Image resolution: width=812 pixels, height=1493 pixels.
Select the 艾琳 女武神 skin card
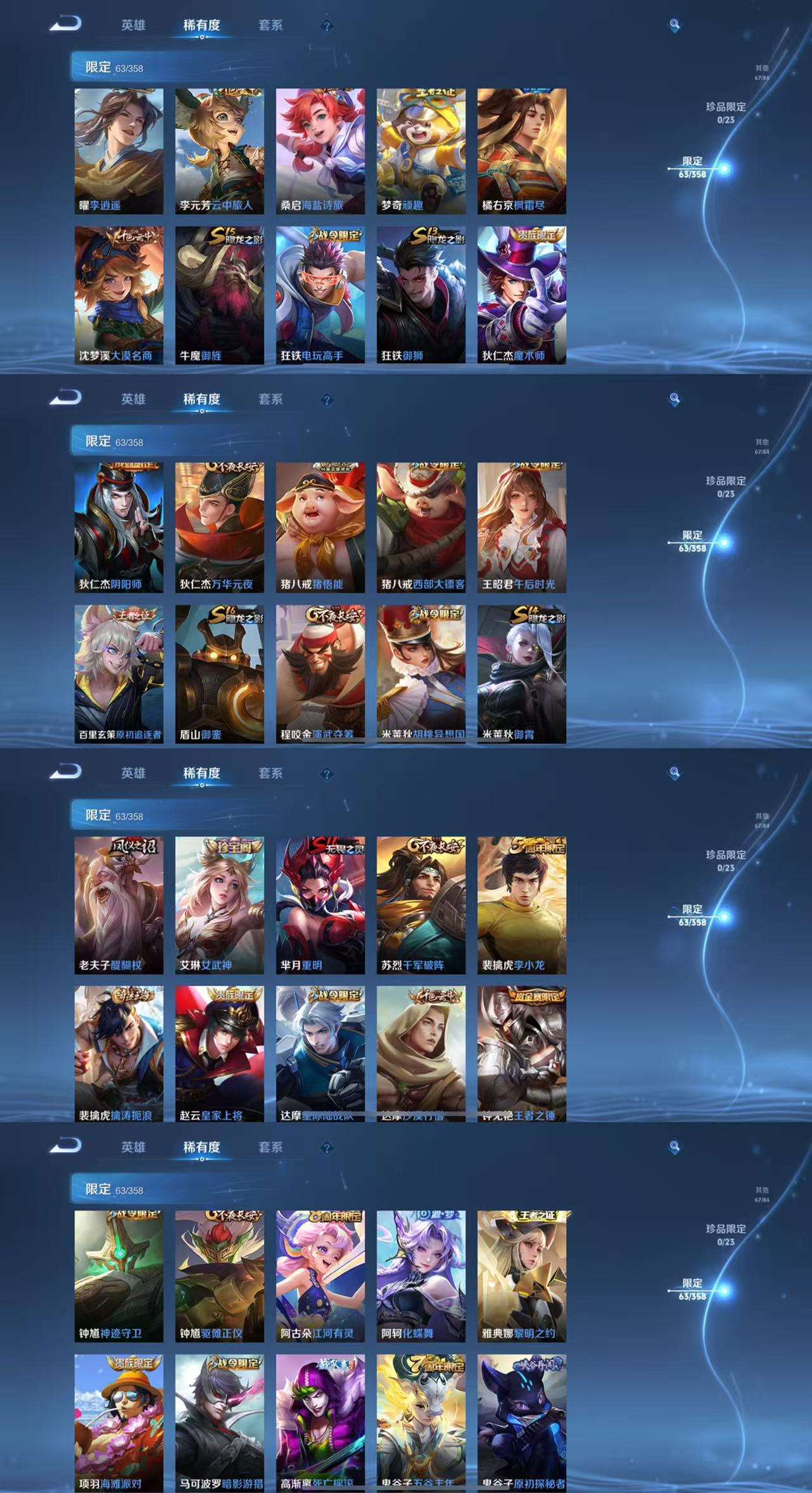pos(219,905)
